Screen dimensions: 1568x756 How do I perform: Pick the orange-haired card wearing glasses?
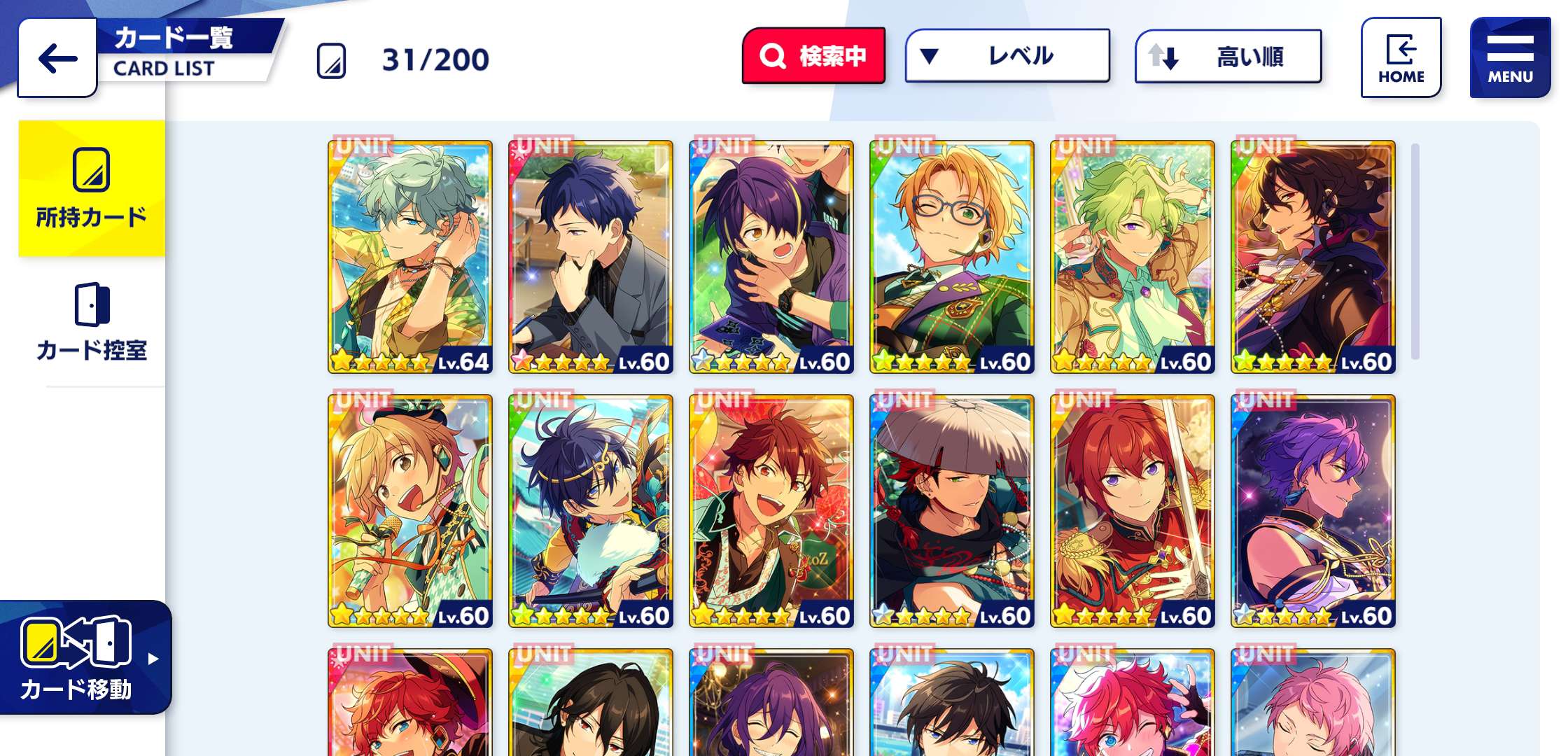point(952,257)
